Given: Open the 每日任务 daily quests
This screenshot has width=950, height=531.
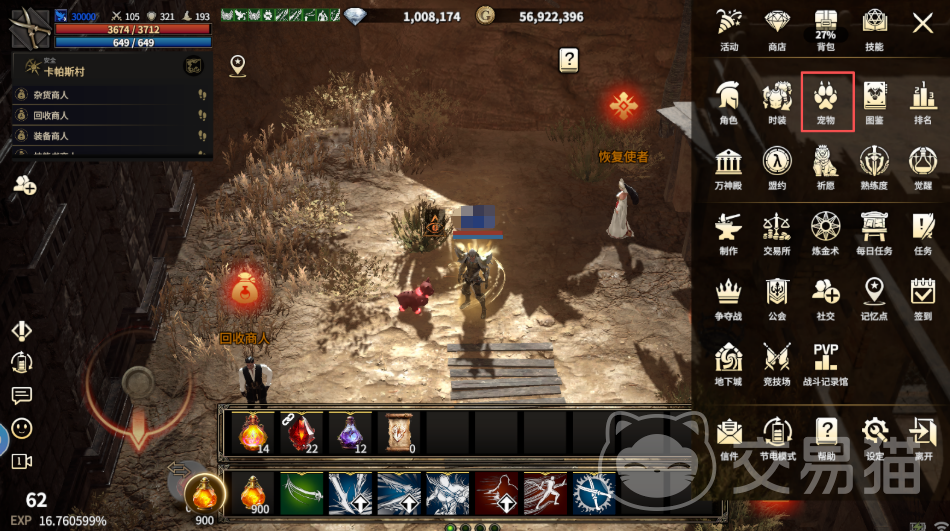Looking at the screenshot, I should pos(874,232).
